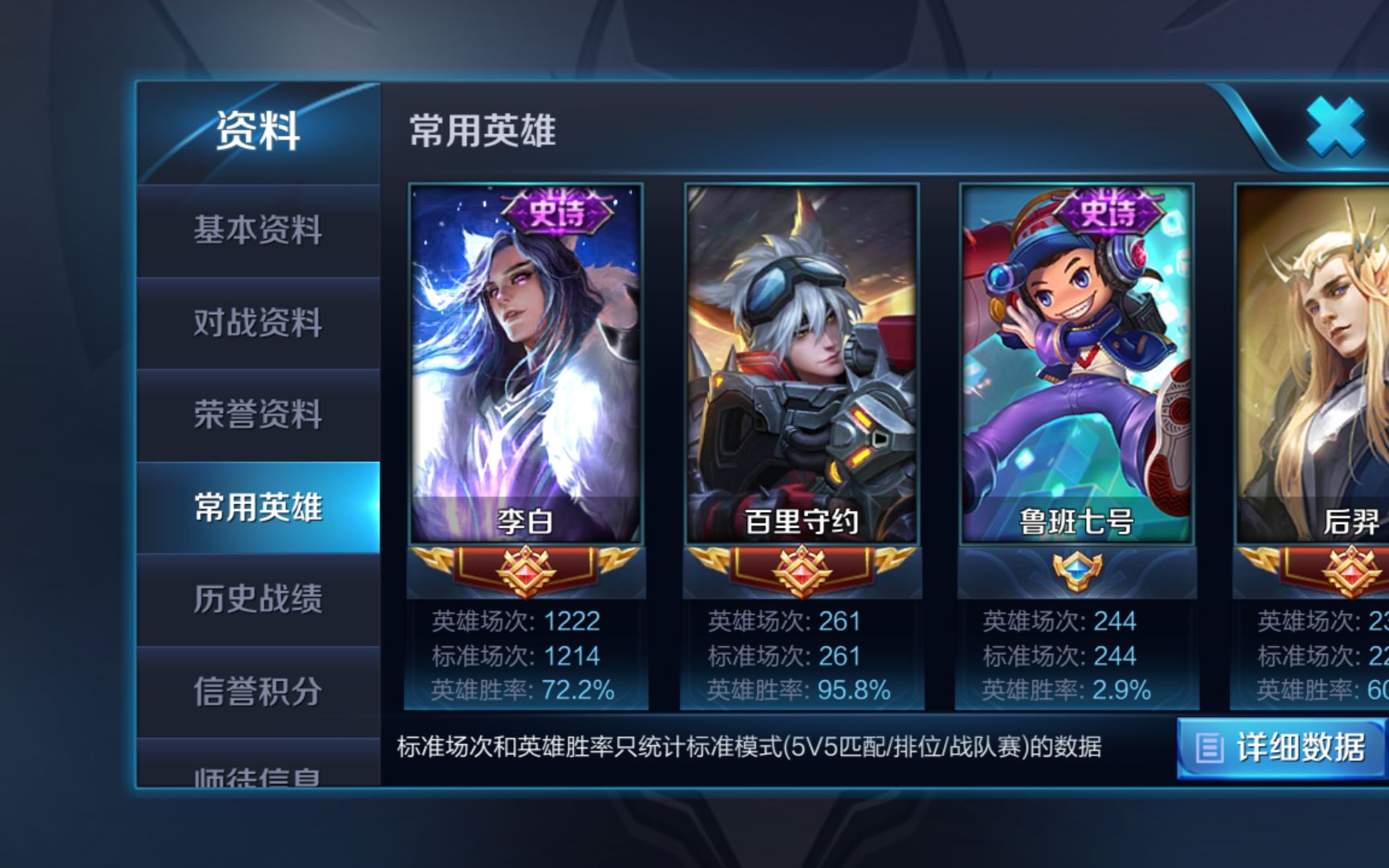The image size is (1389, 868).
Task: Select Bai Li Shou Yue's portrait
Action: coord(805,354)
